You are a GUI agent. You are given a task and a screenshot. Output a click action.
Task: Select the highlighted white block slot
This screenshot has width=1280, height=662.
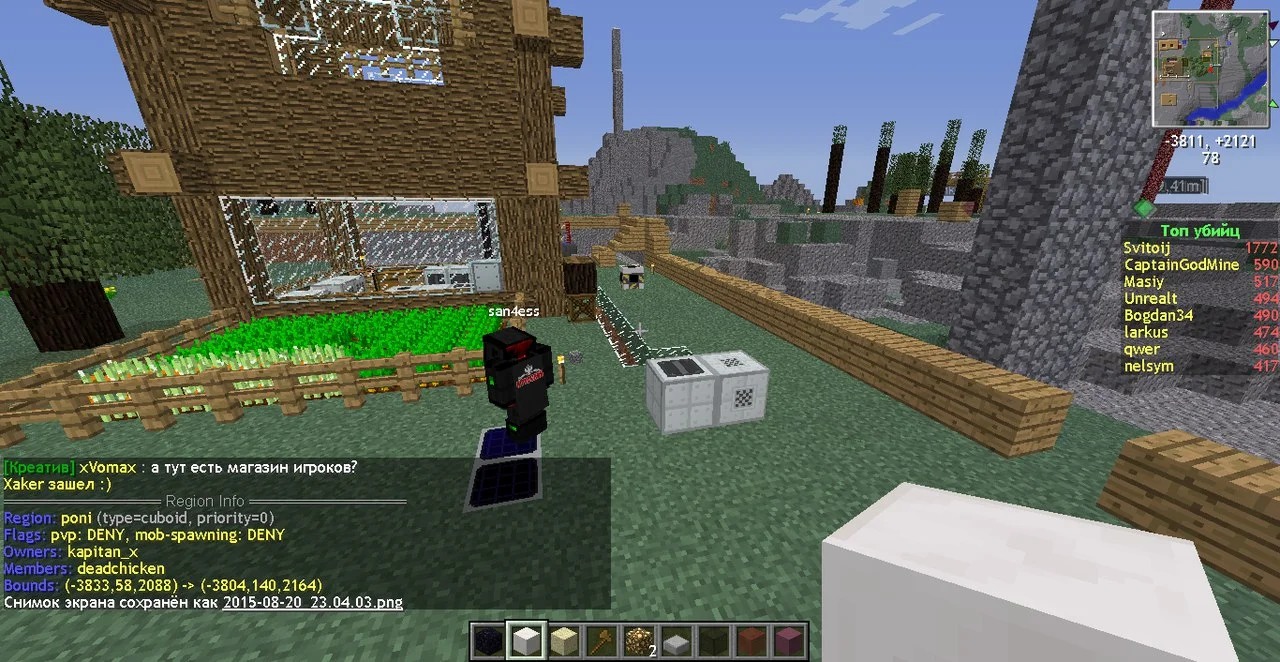(527, 641)
